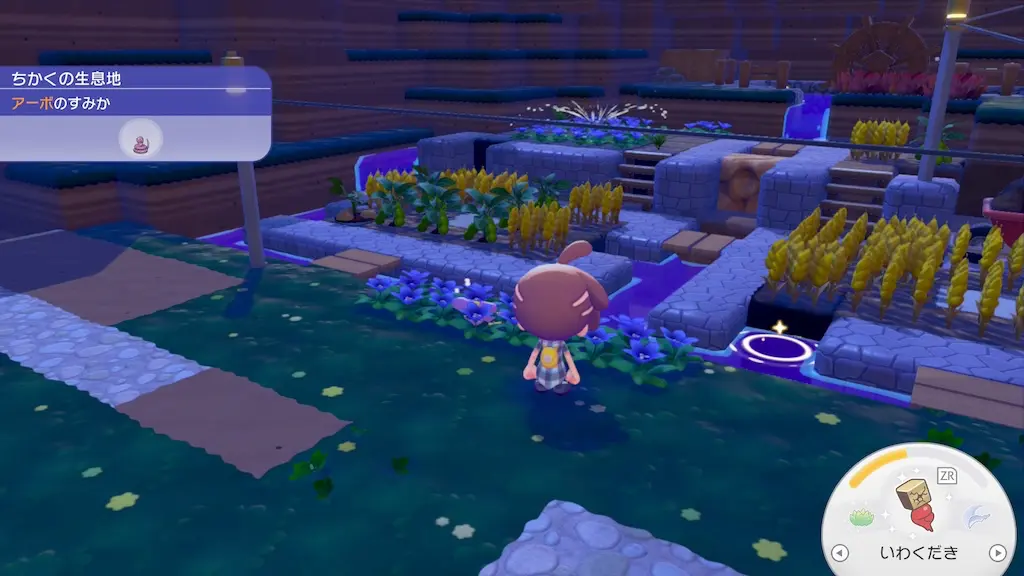
Task: Choose the green grass move icon
Action: (x=862, y=517)
